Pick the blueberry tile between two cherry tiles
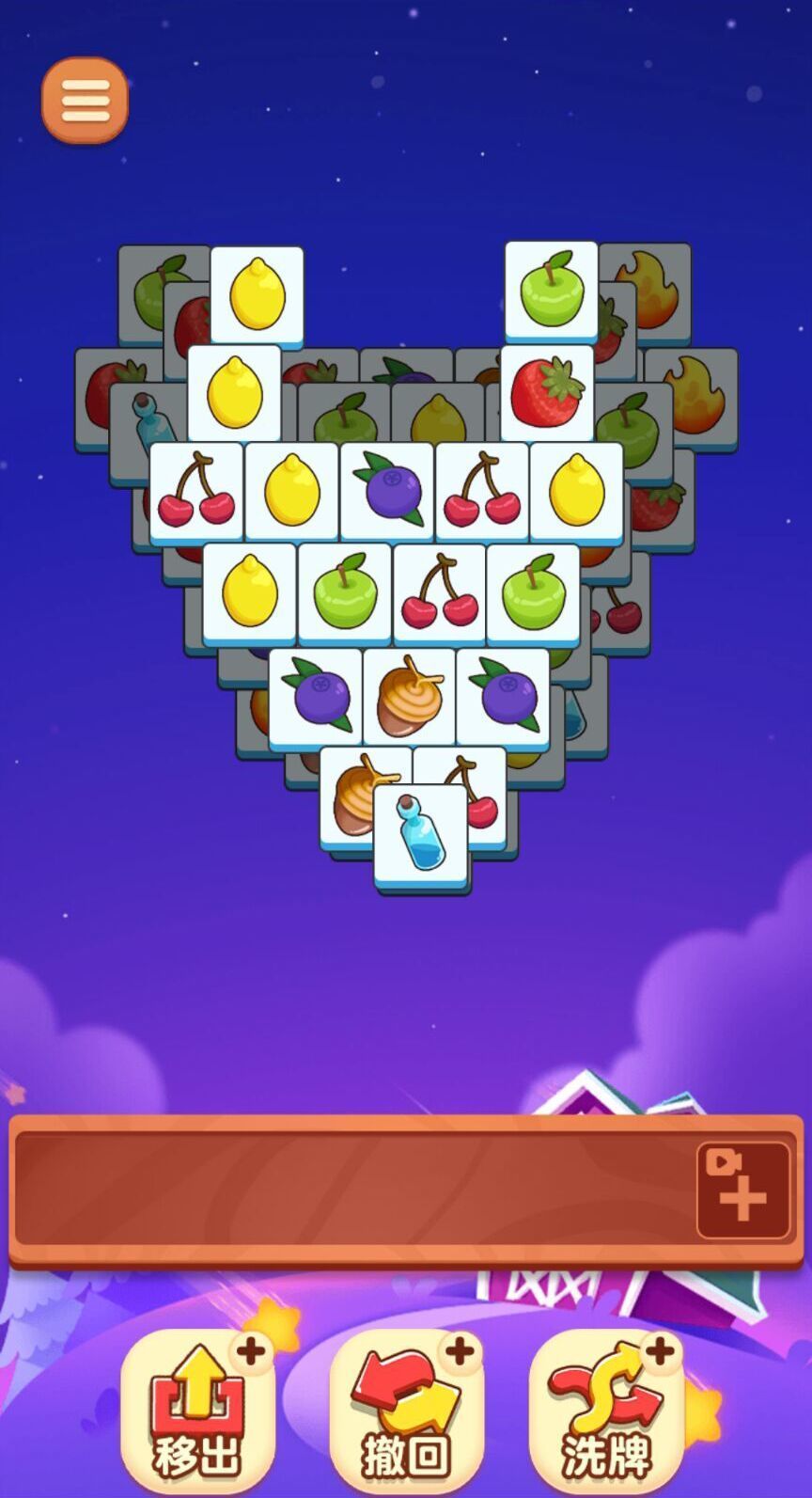The width and height of the screenshot is (812, 1498). coord(387,491)
